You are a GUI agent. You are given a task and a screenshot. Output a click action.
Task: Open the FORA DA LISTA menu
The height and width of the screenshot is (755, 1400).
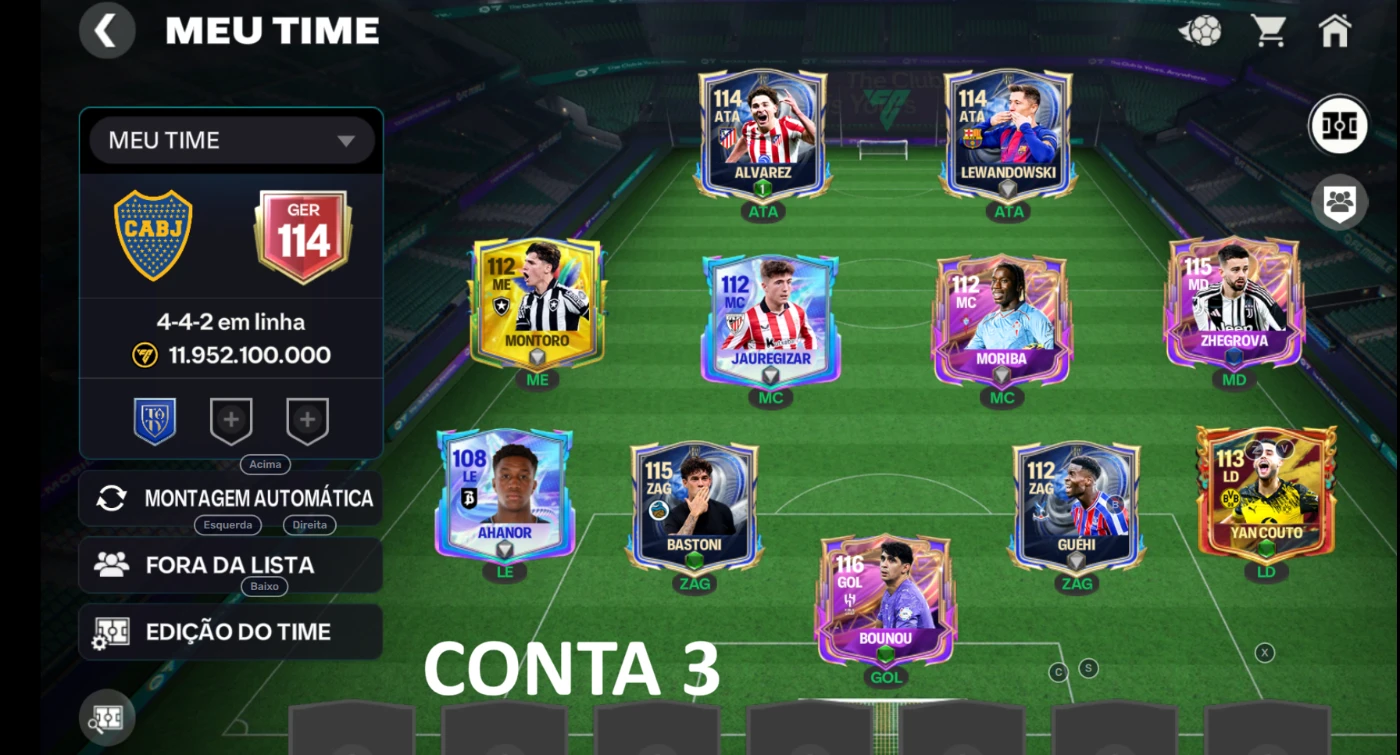click(231, 565)
